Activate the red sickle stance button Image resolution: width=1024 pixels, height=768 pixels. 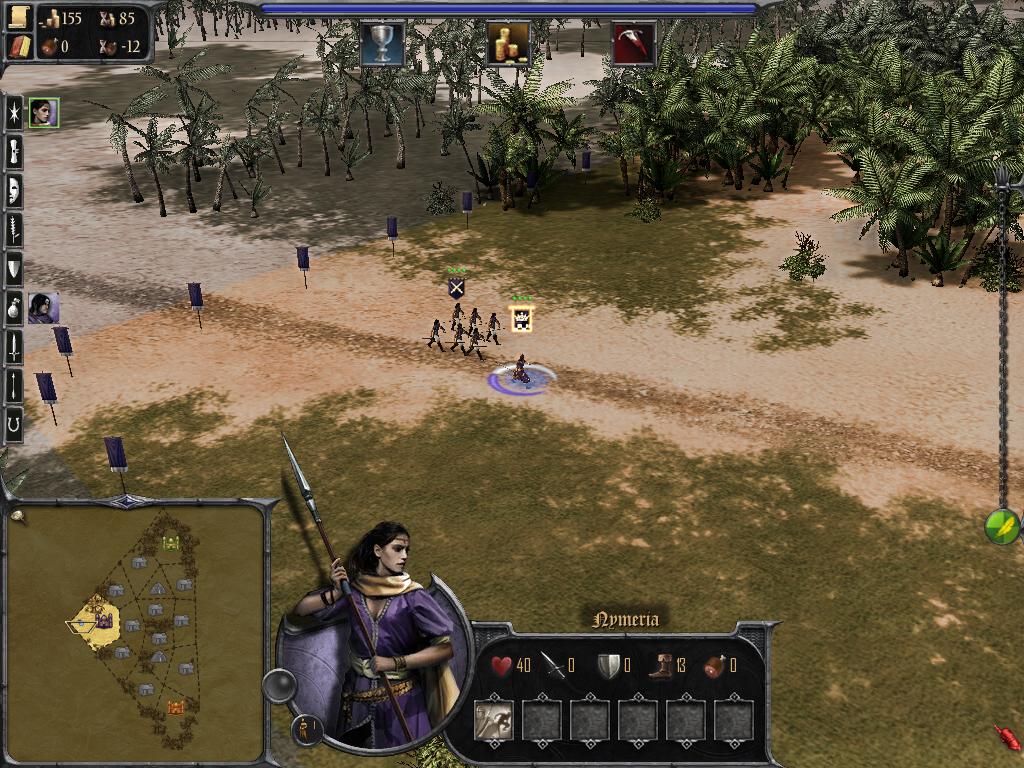click(x=634, y=43)
